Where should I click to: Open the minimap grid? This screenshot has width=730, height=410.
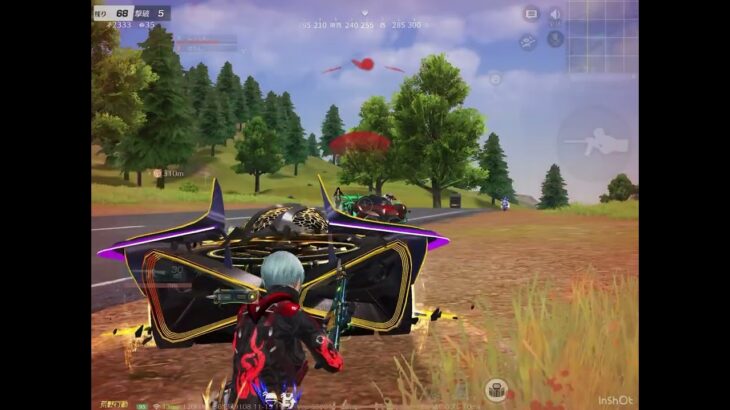(602, 38)
